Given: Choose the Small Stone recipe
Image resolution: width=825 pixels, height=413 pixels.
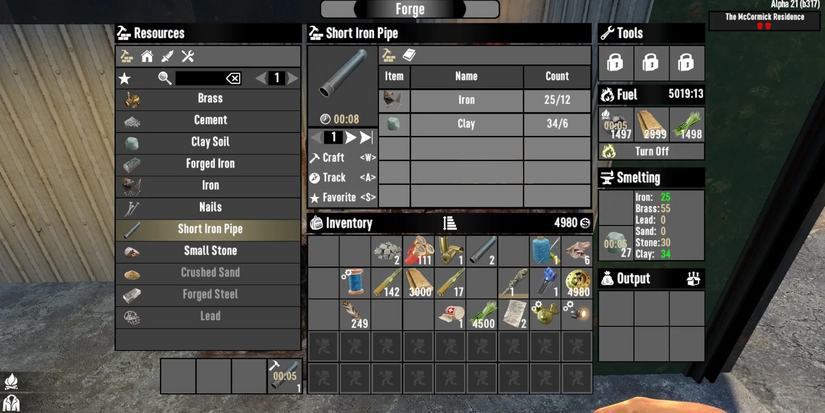Looking at the screenshot, I should coord(209,251).
